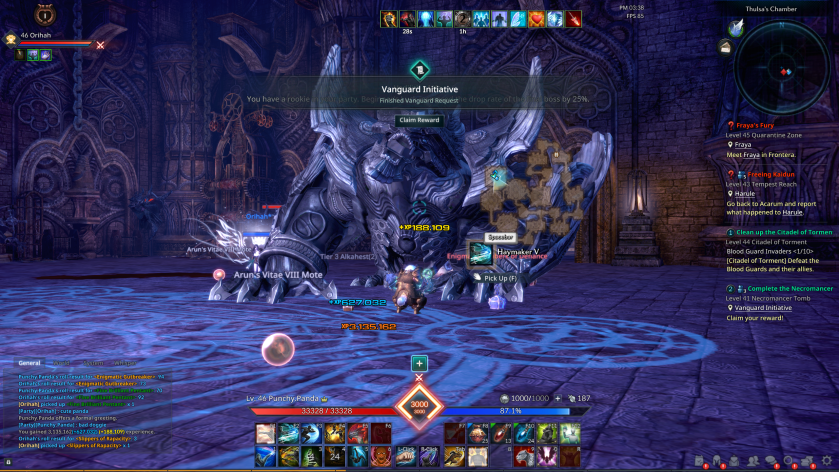The width and height of the screenshot is (839, 472).
Task: Click the plus button beside the 1000/1000 counter
Action: point(557,398)
